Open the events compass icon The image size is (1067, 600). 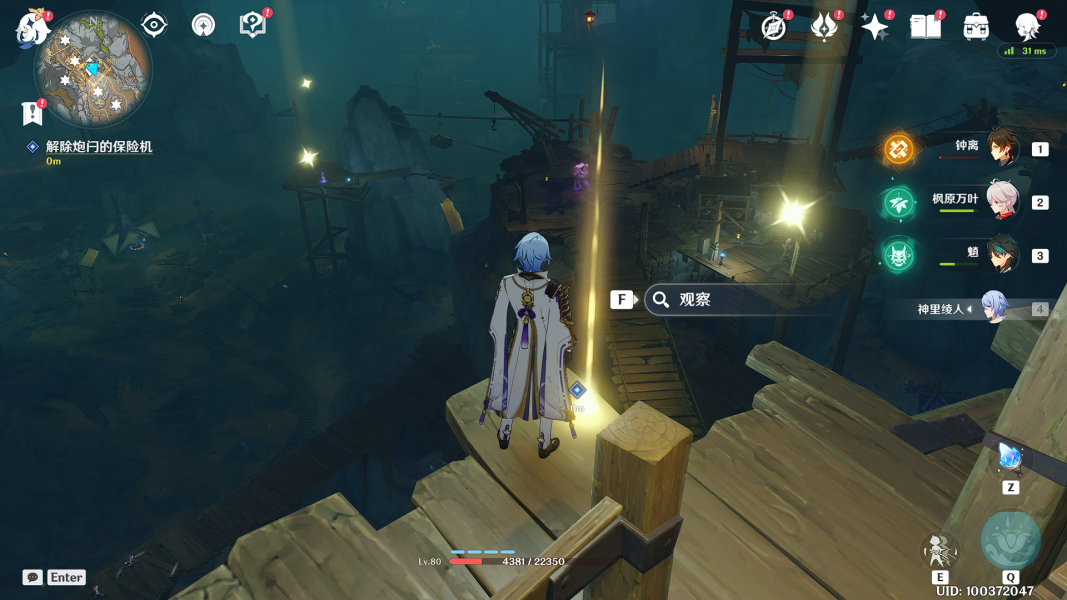pos(773,27)
